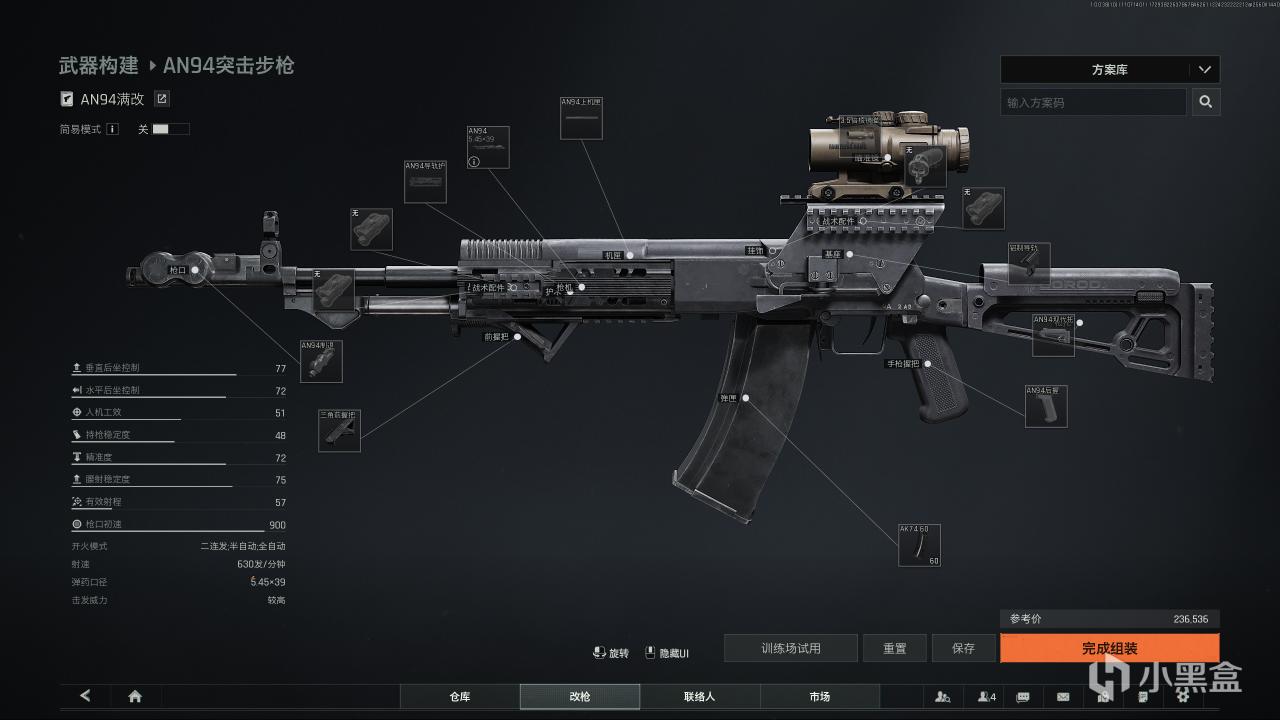
Task: Choose the 三角前握把 foregrip slot
Action: (339, 430)
